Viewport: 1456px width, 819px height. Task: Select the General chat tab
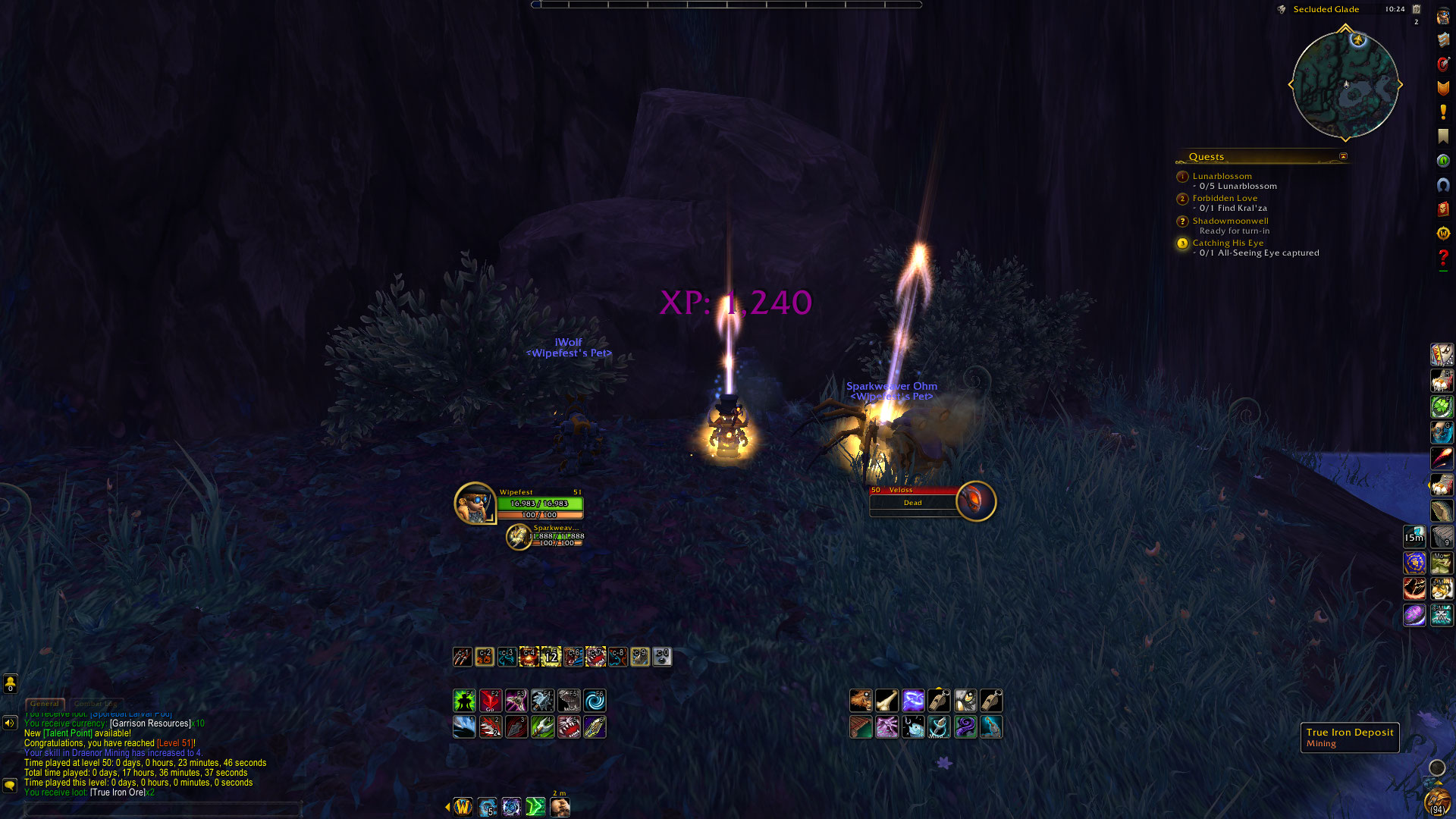(x=45, y=704)
